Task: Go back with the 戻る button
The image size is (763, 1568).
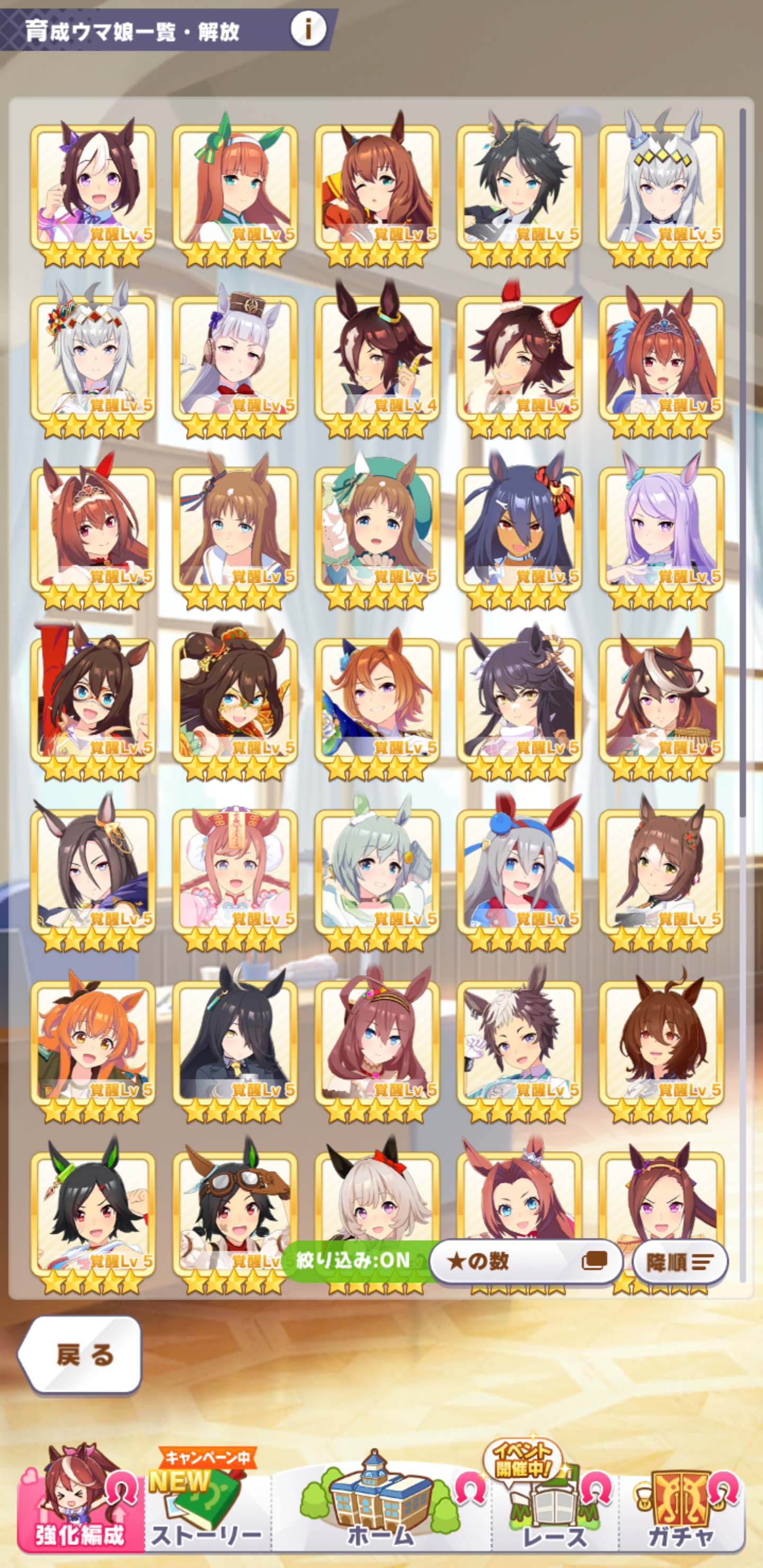Action: click(x=81, y=1355)
